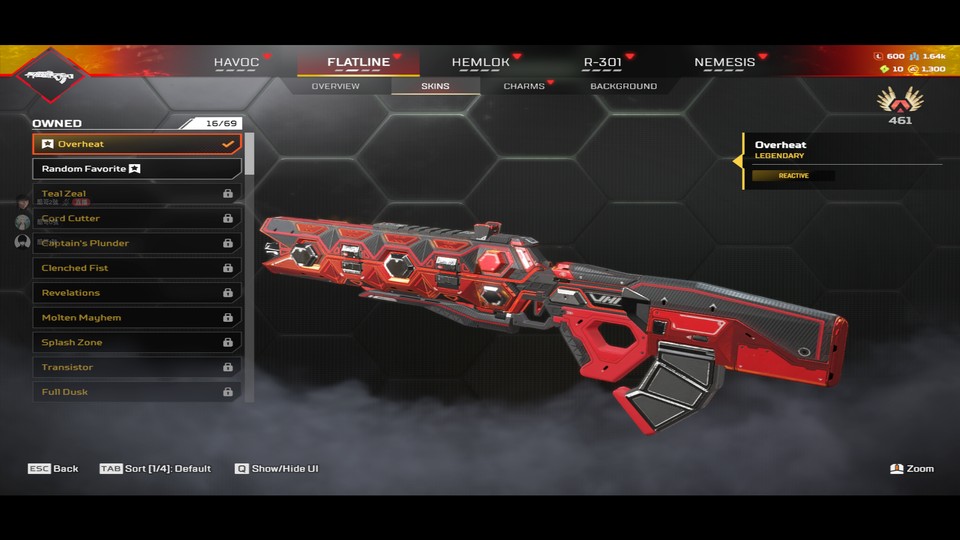960x540 pixels.
Task: Open the HEMLOK weapon tab
Action: 480,62
